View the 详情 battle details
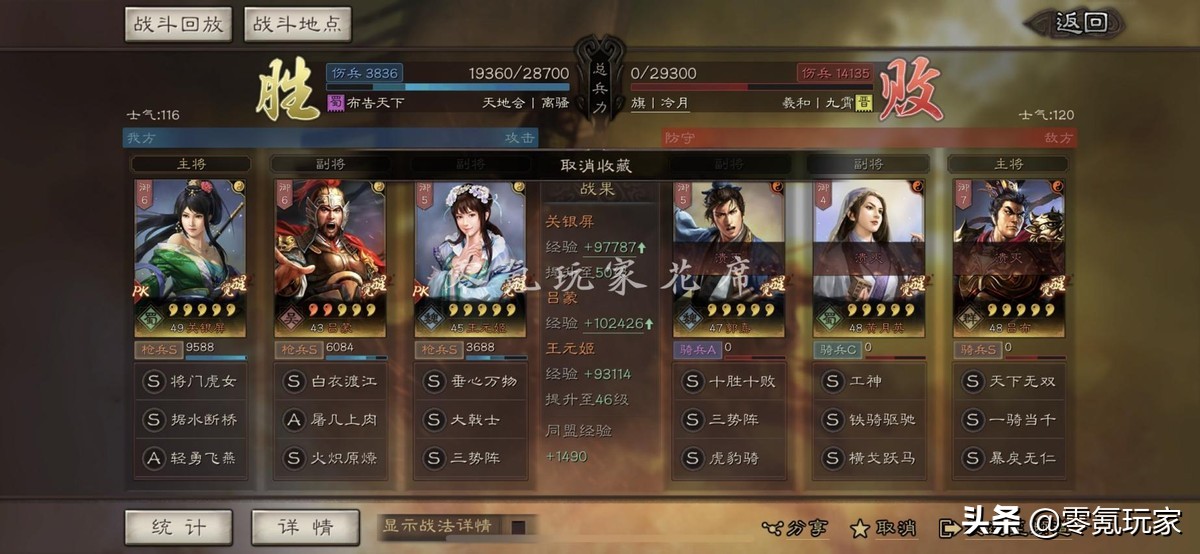This screenshot has width=1200, height=554. (x=305, y=527)
